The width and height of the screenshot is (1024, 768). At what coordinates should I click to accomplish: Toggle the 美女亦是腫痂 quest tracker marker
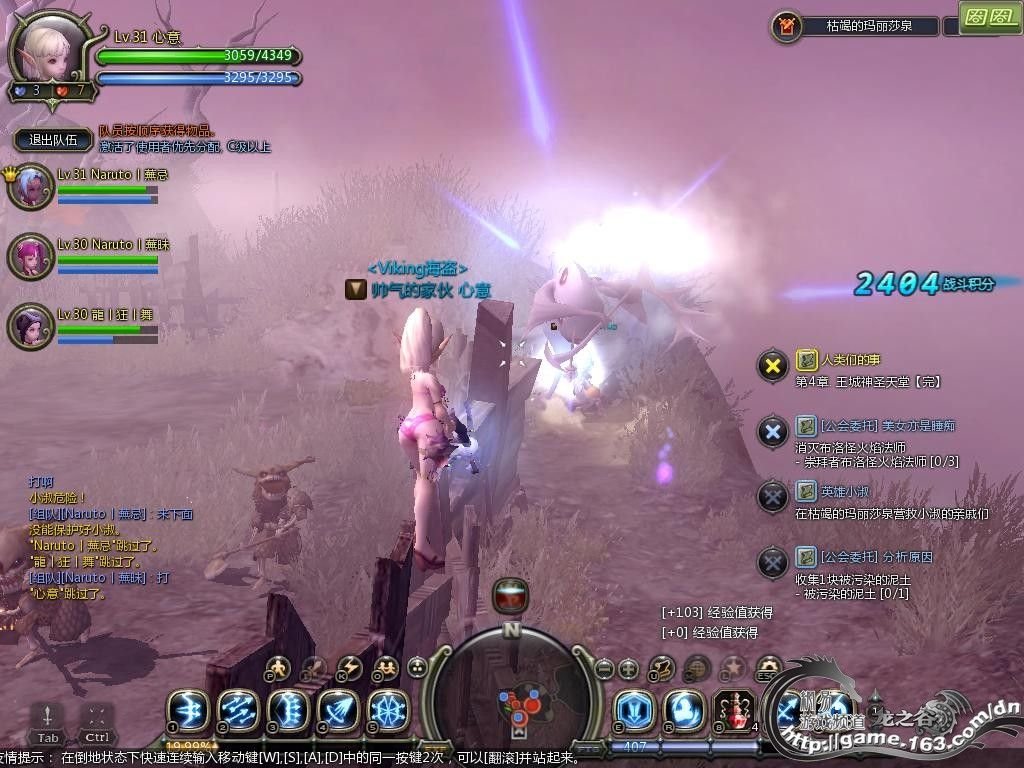coord(772,431)
